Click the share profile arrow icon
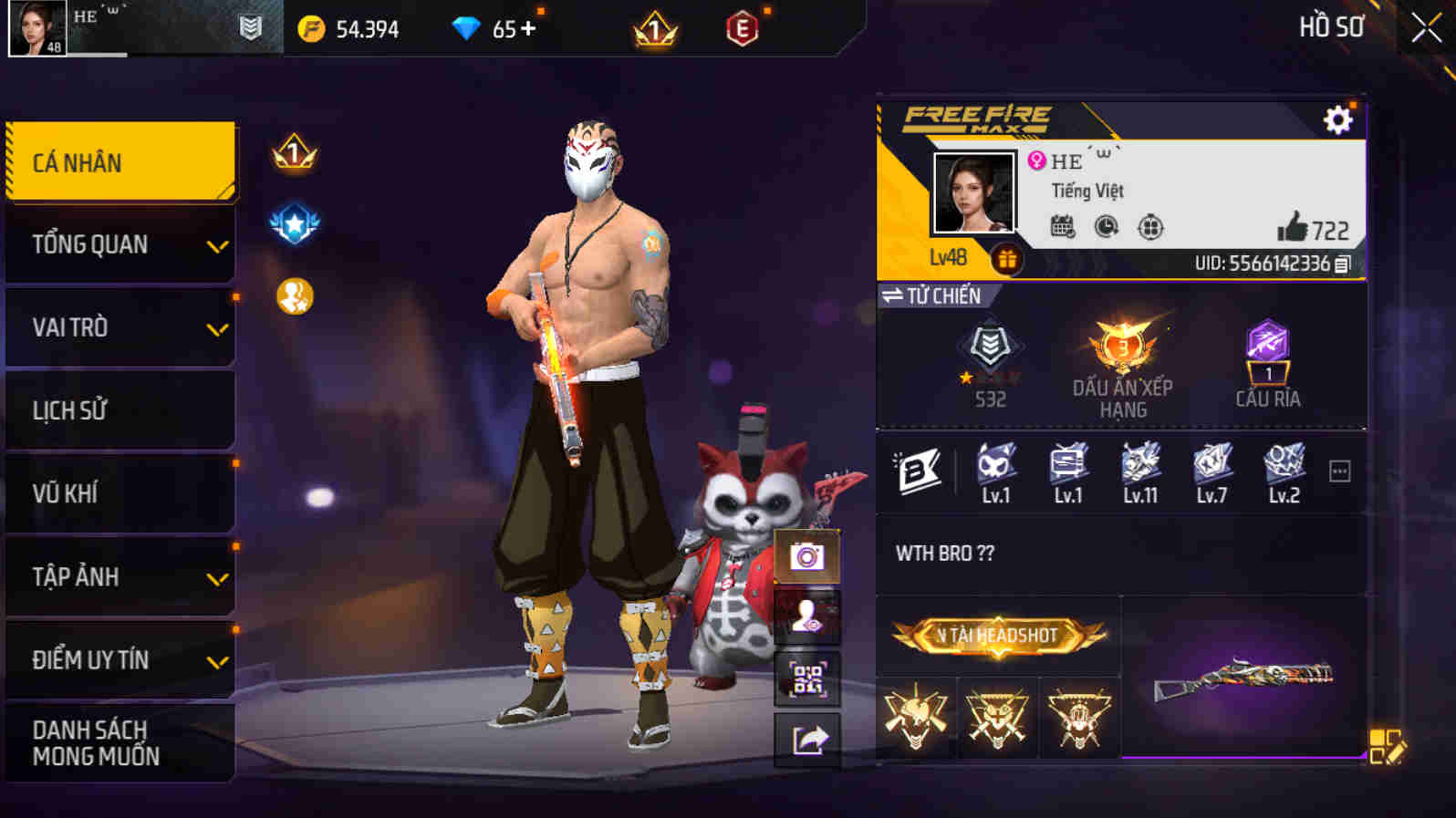 806,740
